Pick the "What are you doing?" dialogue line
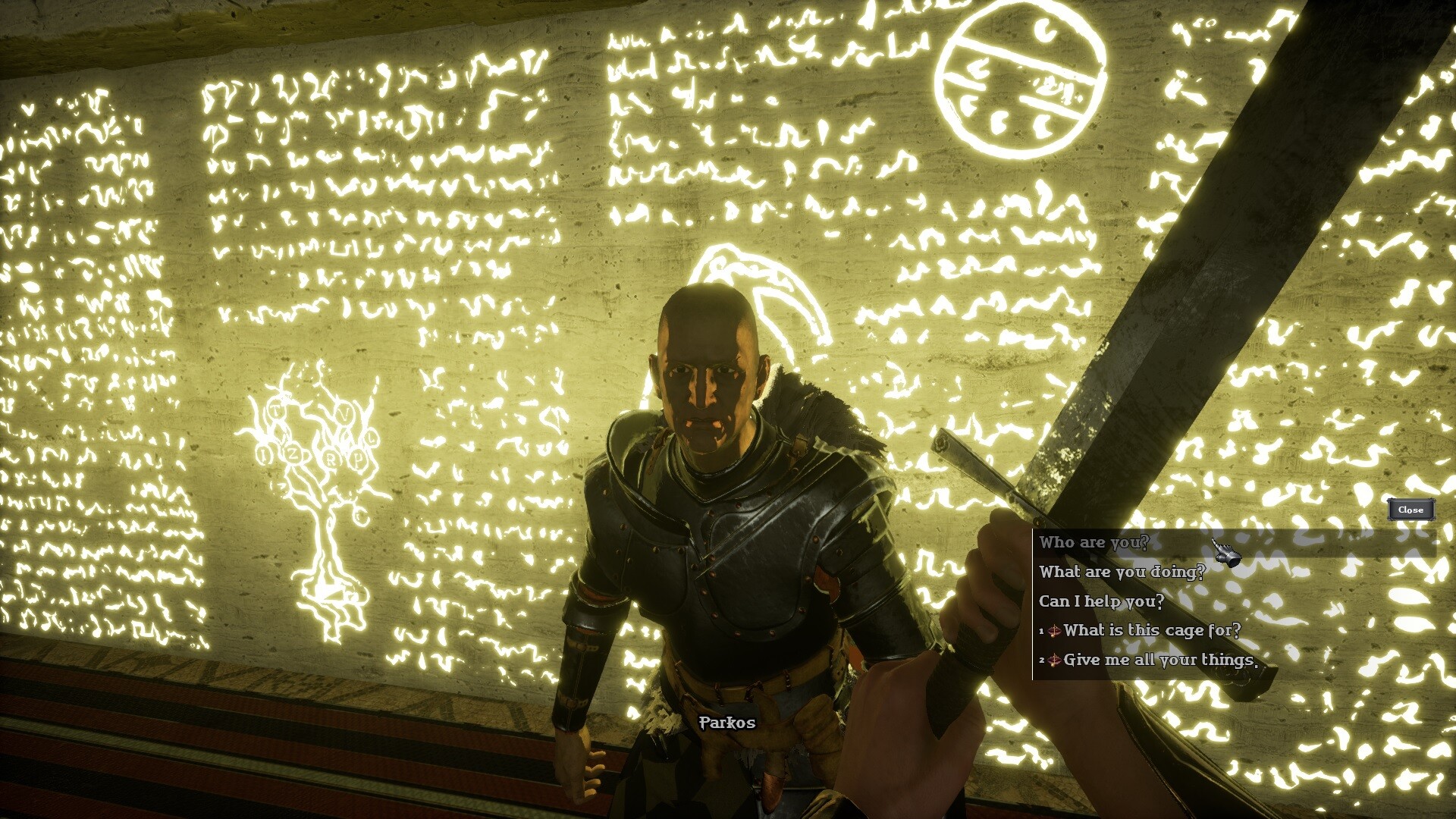The width and height of the screenshot is (1456, 819). click(1122, 573)
